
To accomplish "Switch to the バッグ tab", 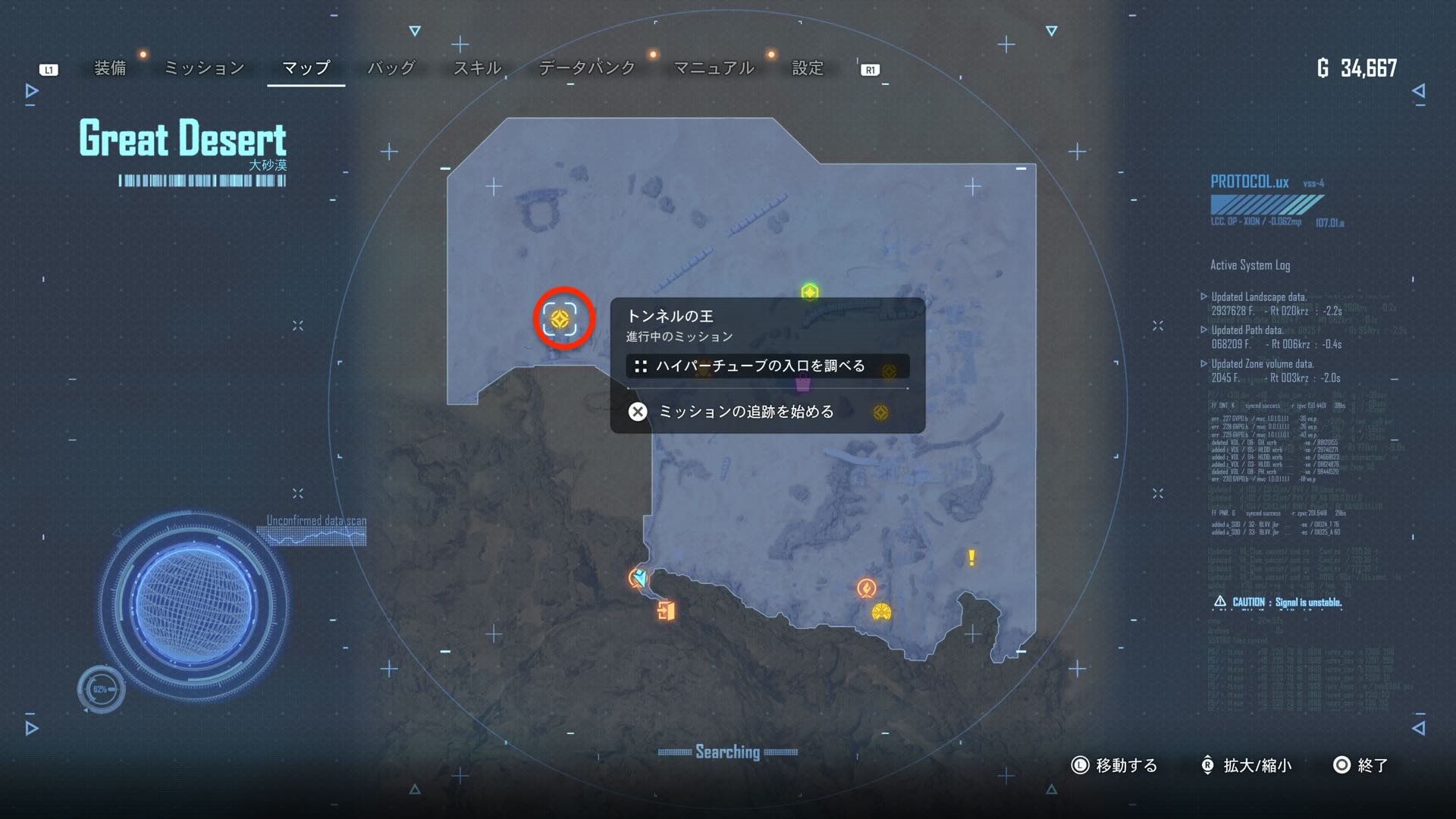I will click(391, 68).
